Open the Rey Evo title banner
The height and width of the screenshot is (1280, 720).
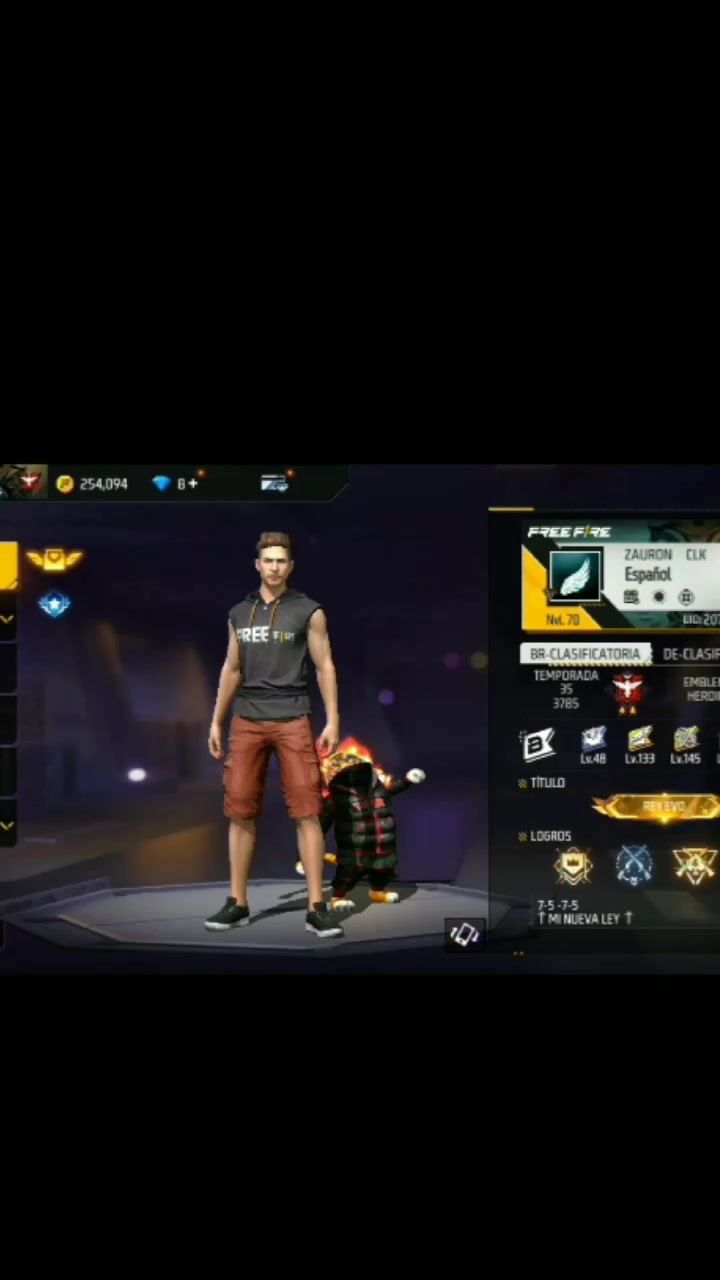click(660, 807)
